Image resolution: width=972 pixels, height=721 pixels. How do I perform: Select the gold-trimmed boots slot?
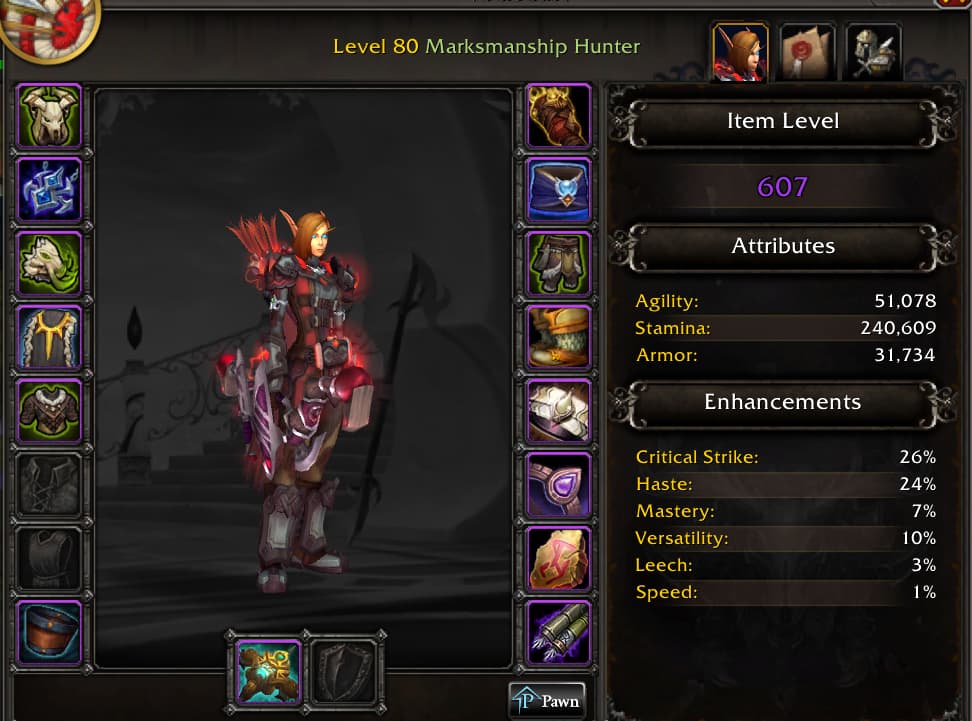point(559,338)
